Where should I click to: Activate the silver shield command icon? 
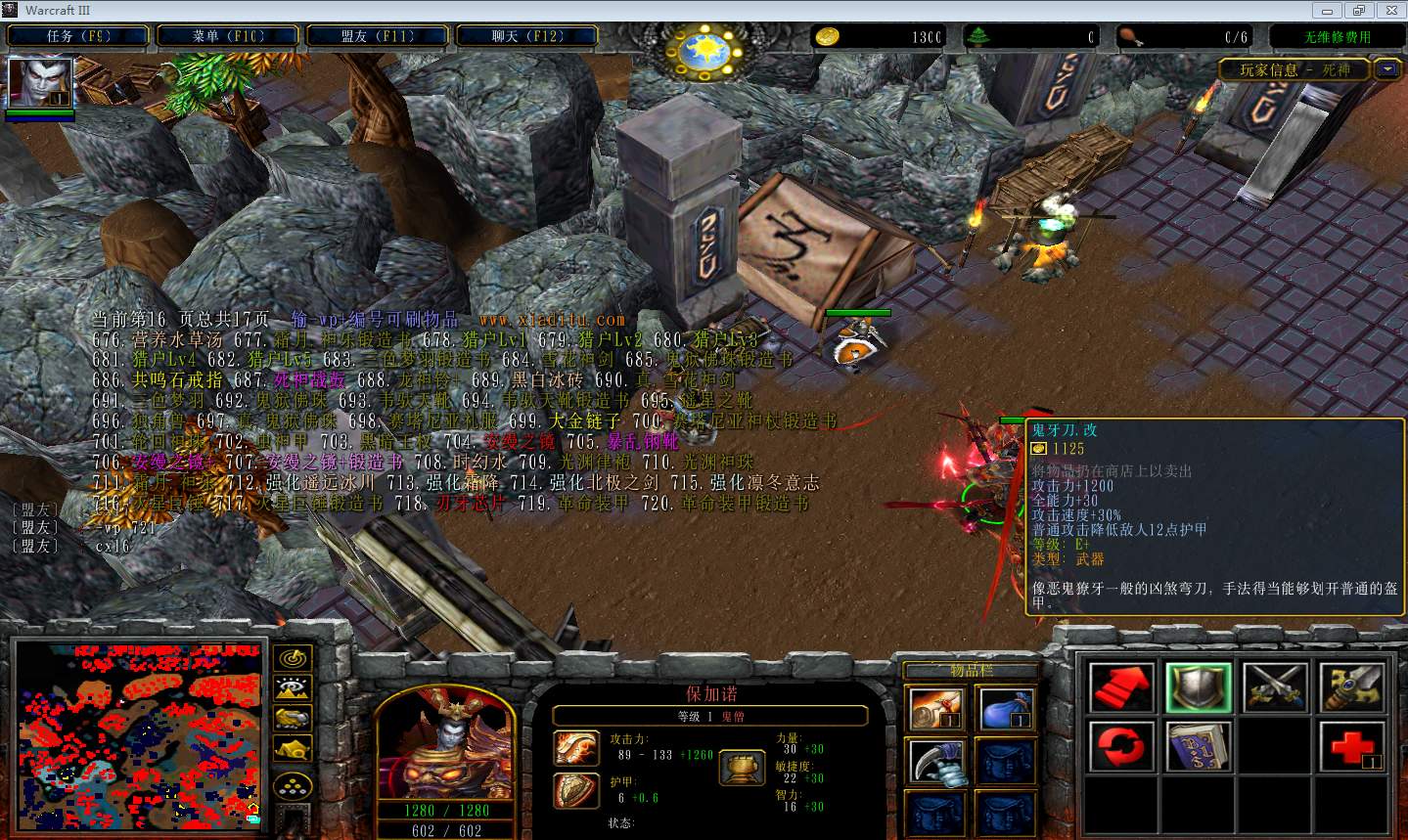1198,687
